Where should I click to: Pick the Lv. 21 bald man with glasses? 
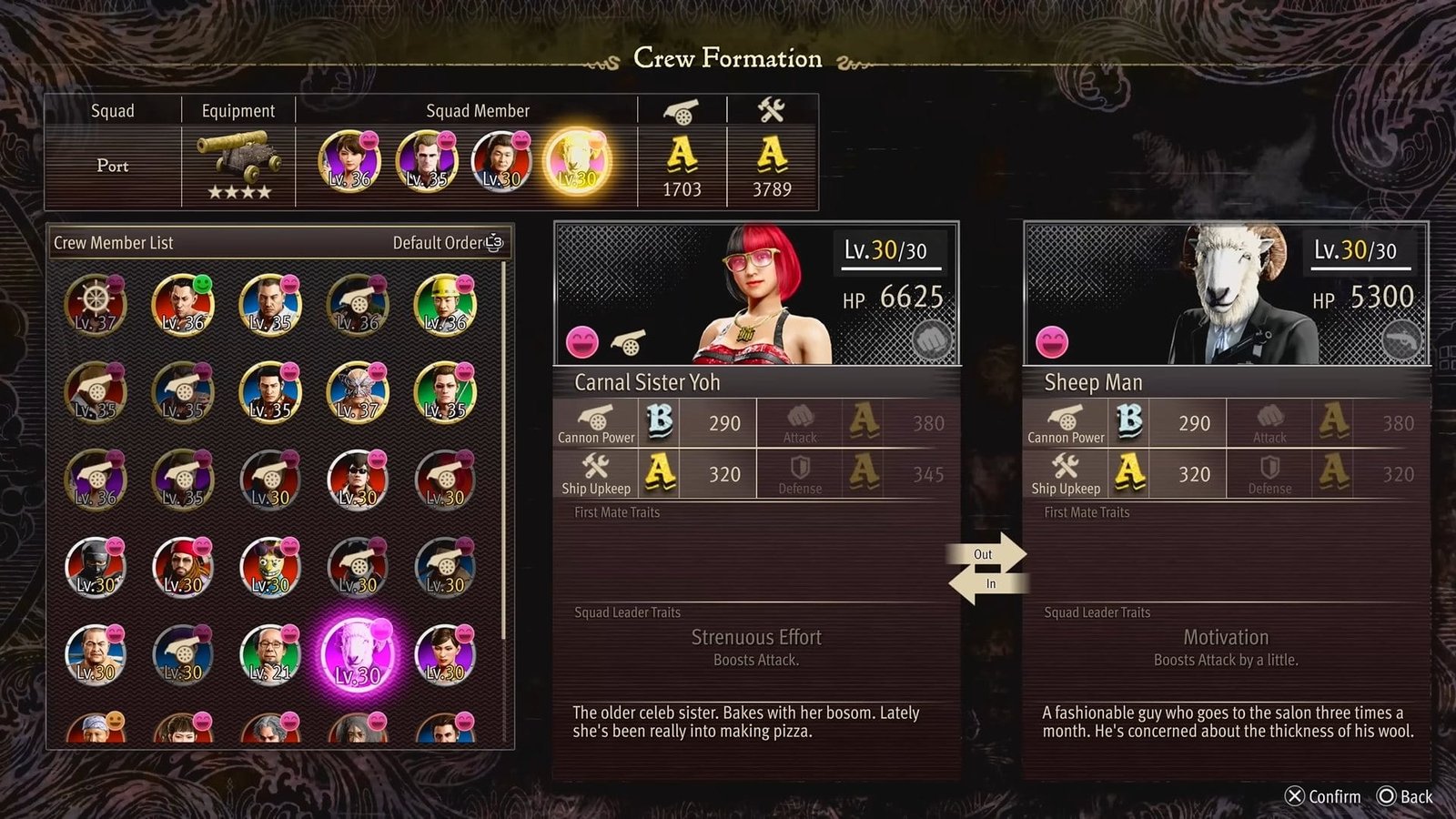(269, 654)
